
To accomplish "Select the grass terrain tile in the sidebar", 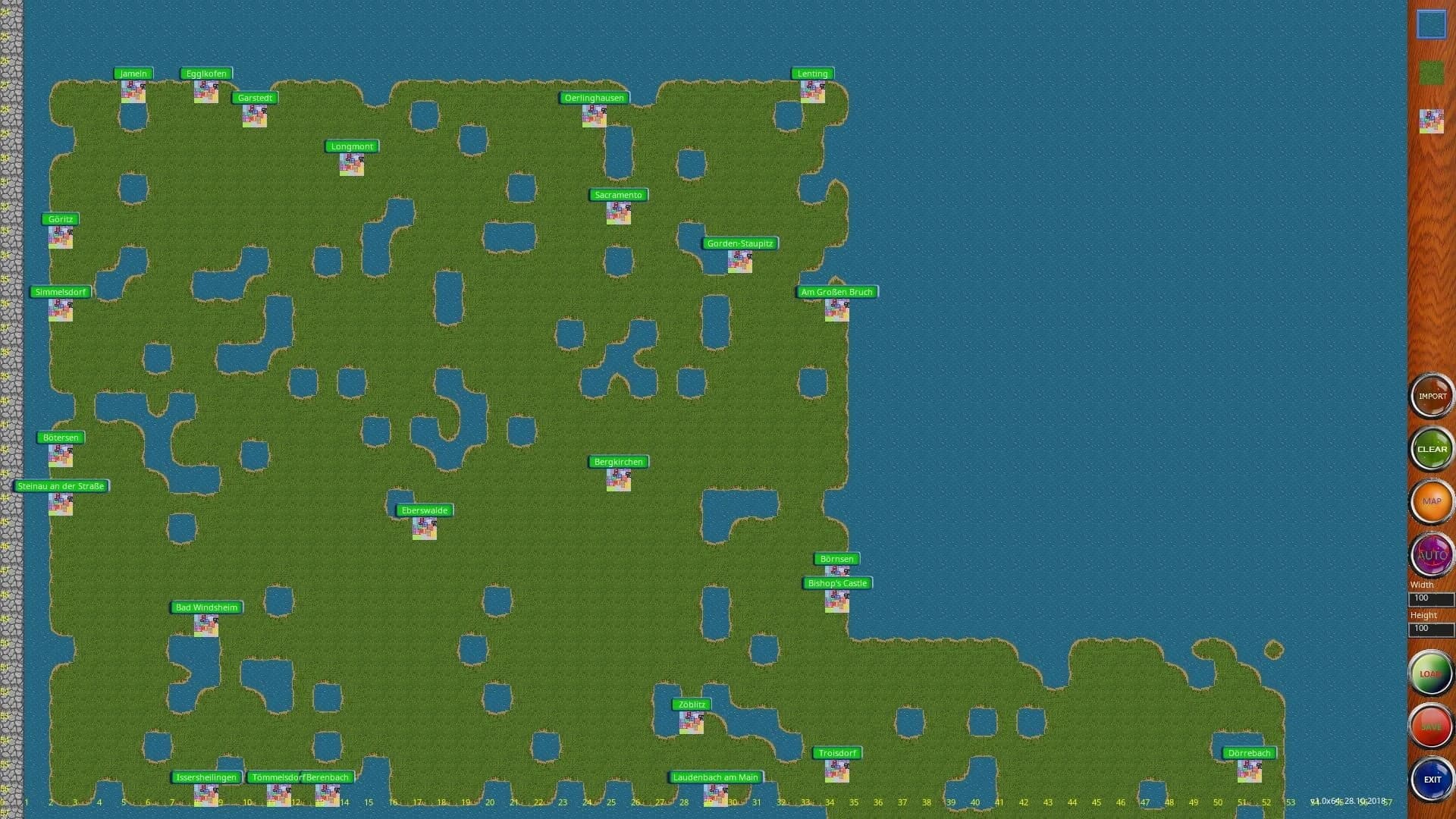I will click(1431, 72).
